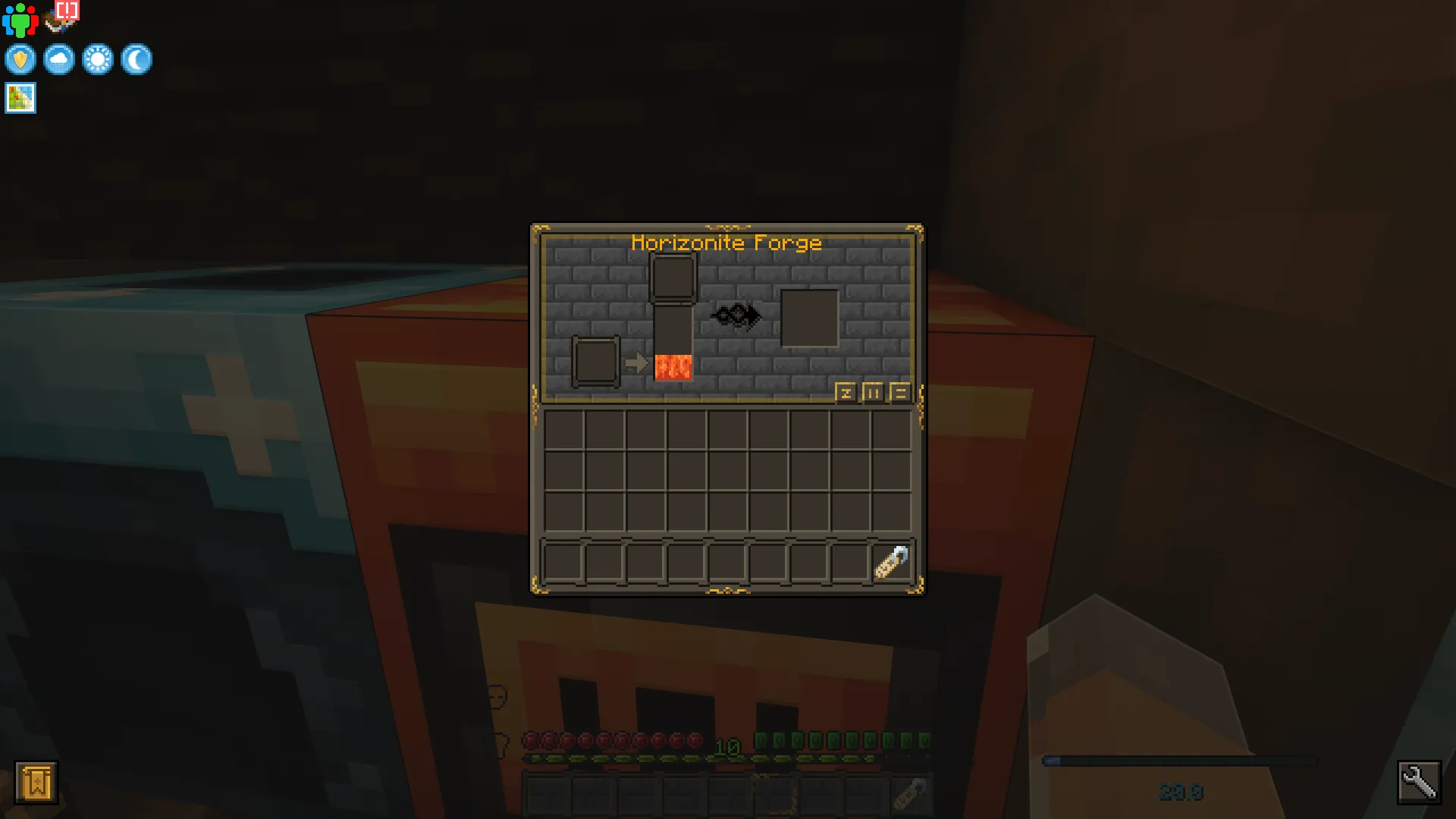Select the shield protection icon
The image size is (1456, 819).
(x=20, y=60)
